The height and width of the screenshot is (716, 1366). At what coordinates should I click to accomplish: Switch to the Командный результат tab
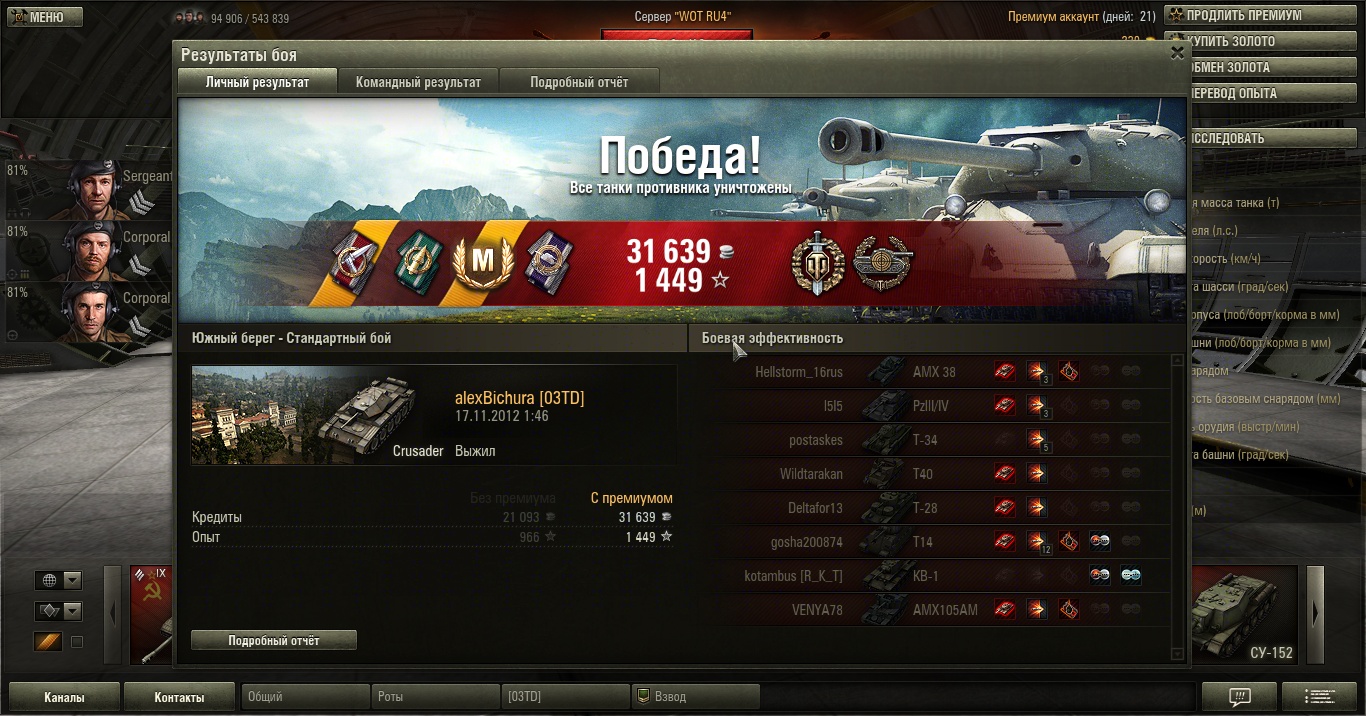418,82
